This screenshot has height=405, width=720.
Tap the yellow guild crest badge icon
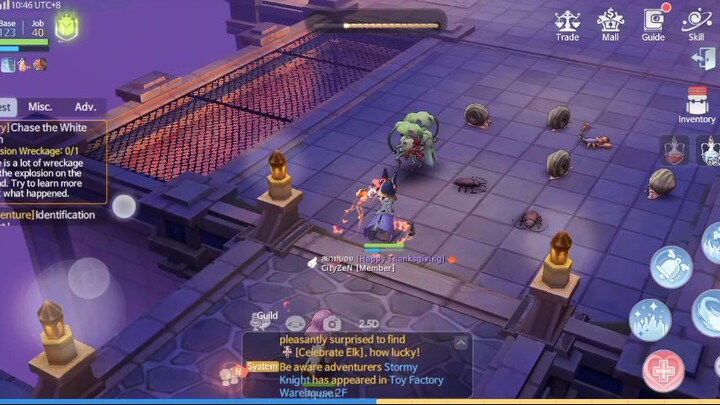(x=66, y=29)
